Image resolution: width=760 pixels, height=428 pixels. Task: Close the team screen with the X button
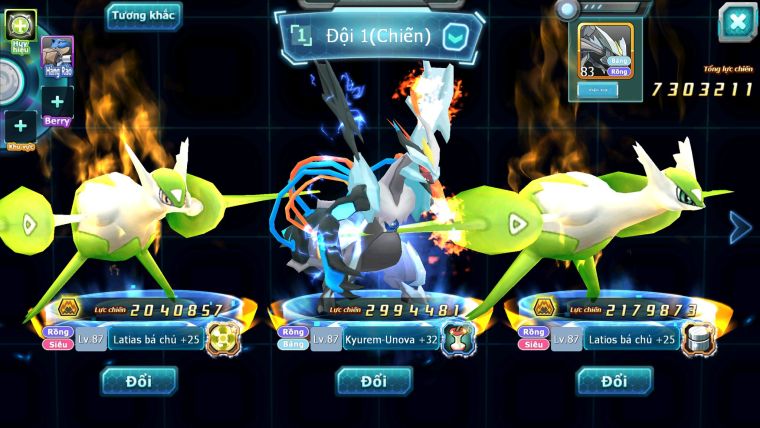click(737, 22)
